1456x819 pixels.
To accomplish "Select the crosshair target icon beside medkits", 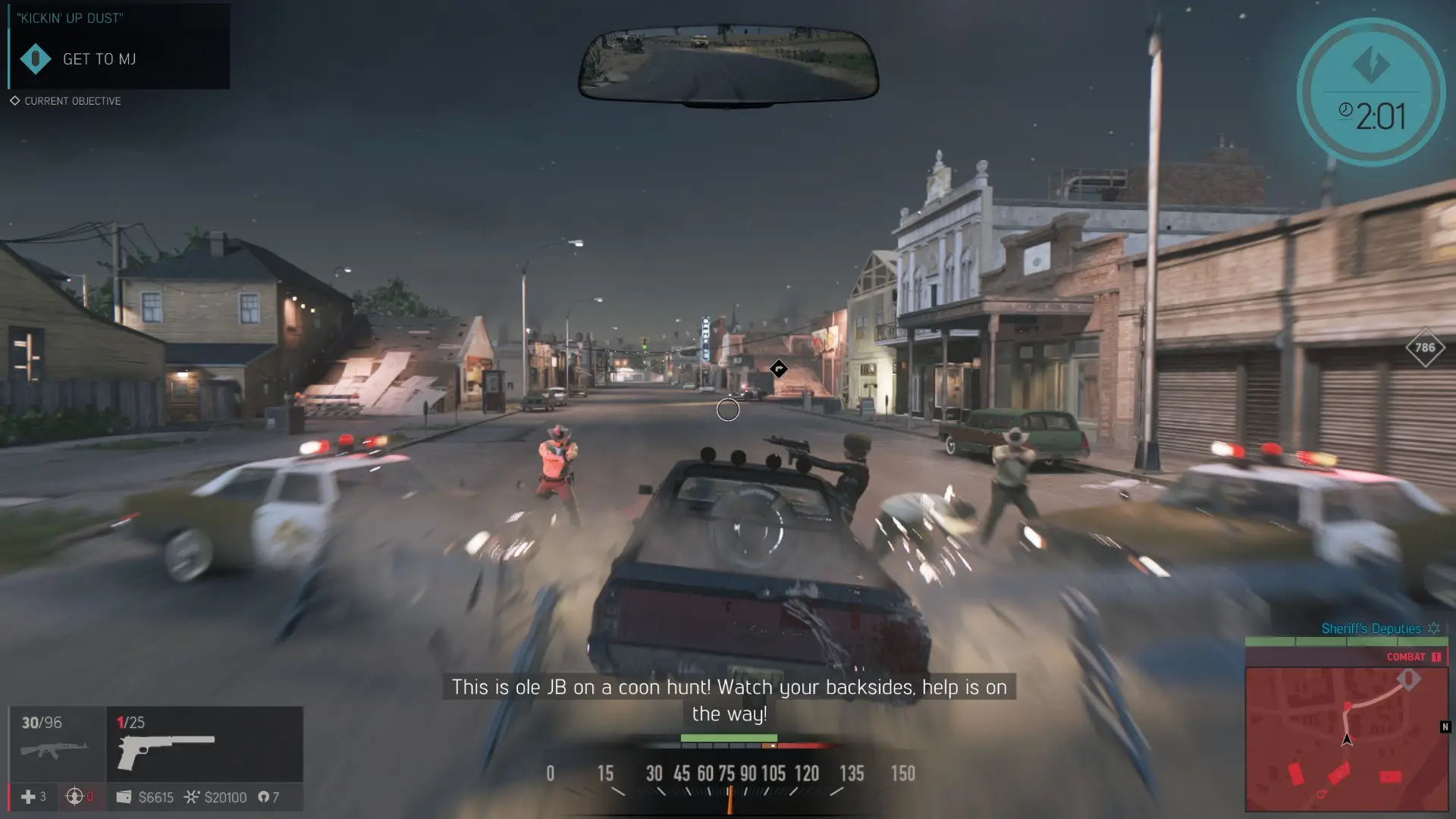I will [x=74, y=797].
